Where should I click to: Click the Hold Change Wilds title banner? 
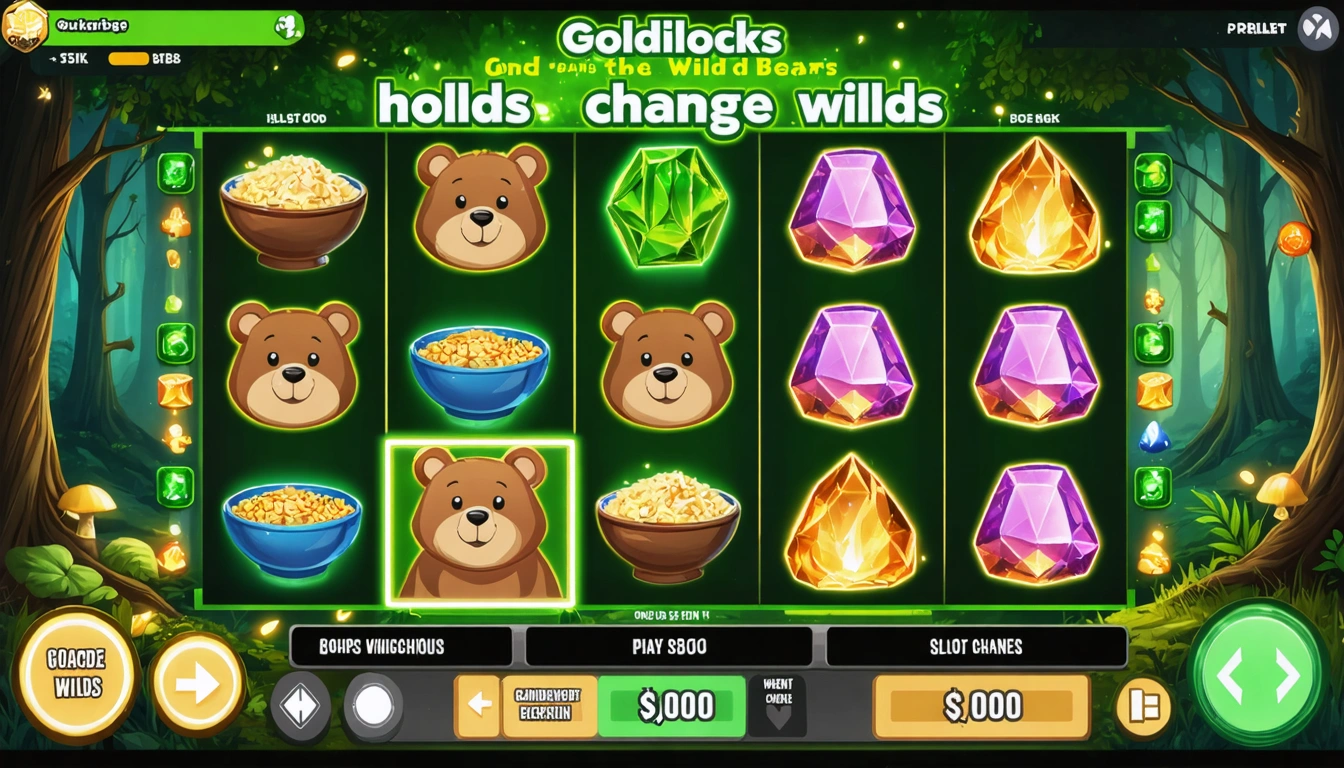pyautogui.click(x=672, y=103)
